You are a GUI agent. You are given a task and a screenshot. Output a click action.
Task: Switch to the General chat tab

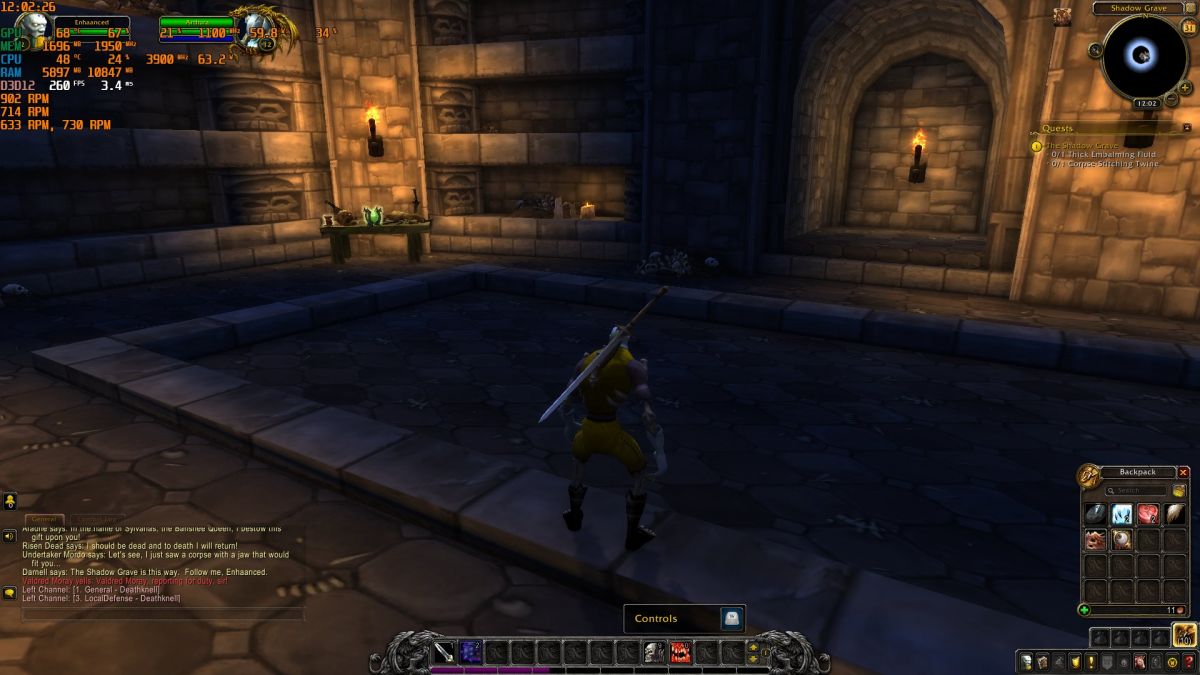point(45,519)
